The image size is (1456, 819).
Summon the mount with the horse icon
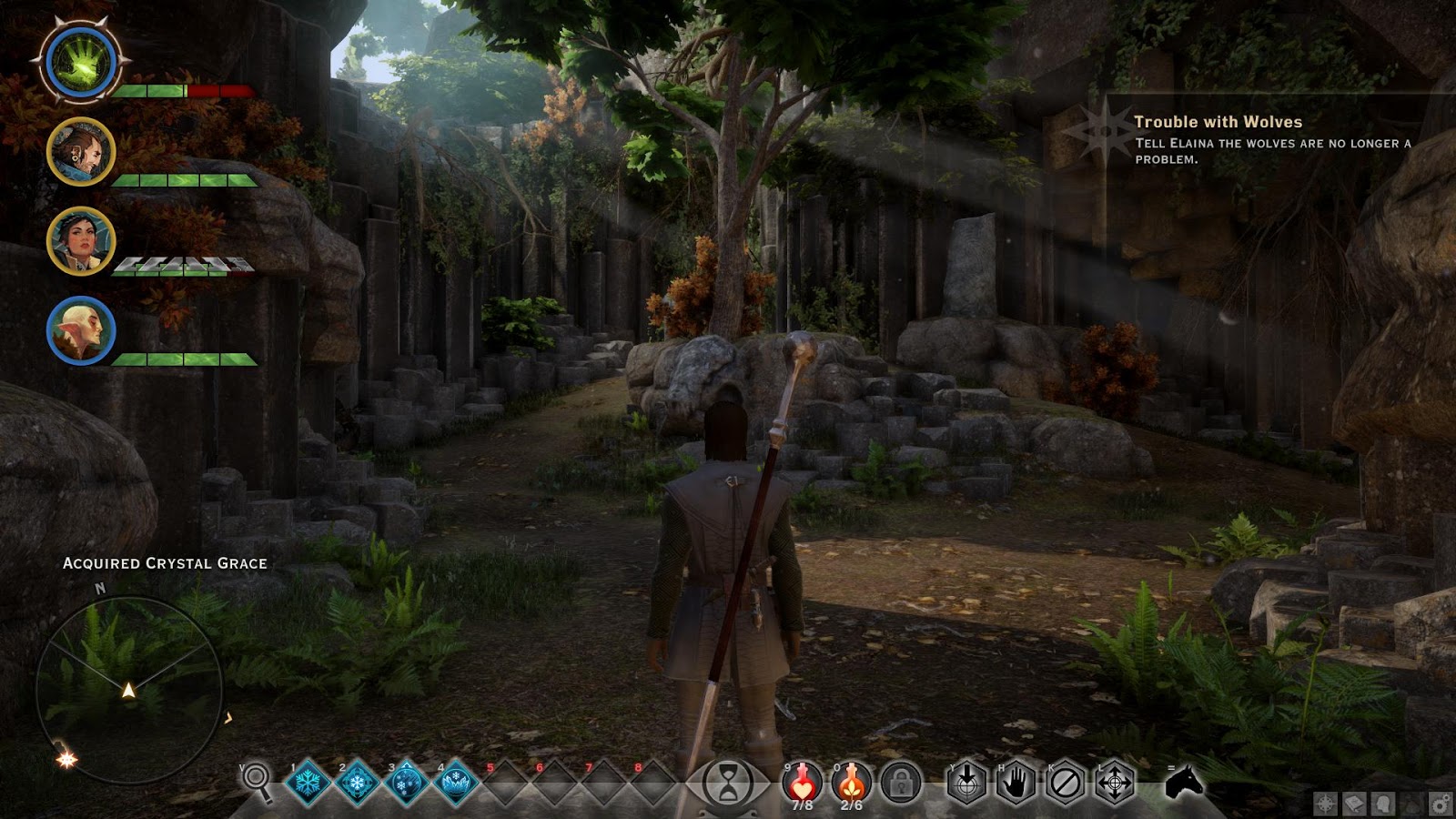tap(1184, 783)
